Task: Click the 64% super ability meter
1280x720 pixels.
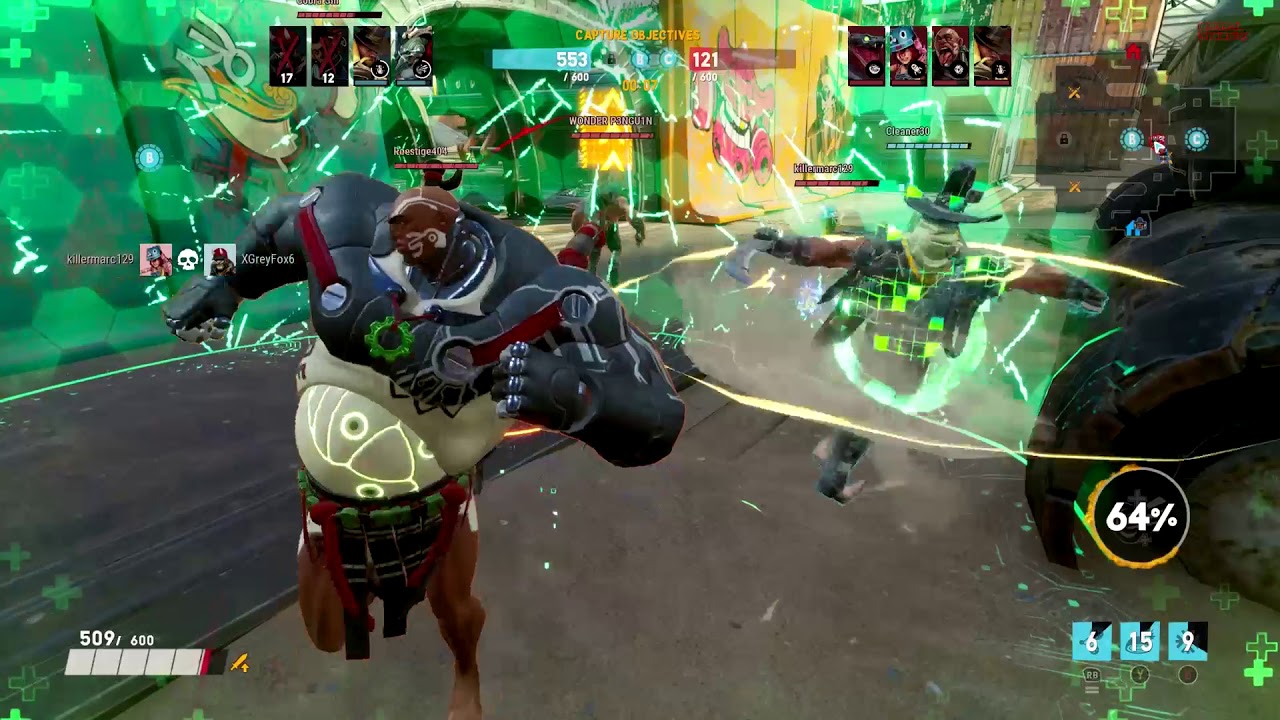Action: click(1139, 518)
